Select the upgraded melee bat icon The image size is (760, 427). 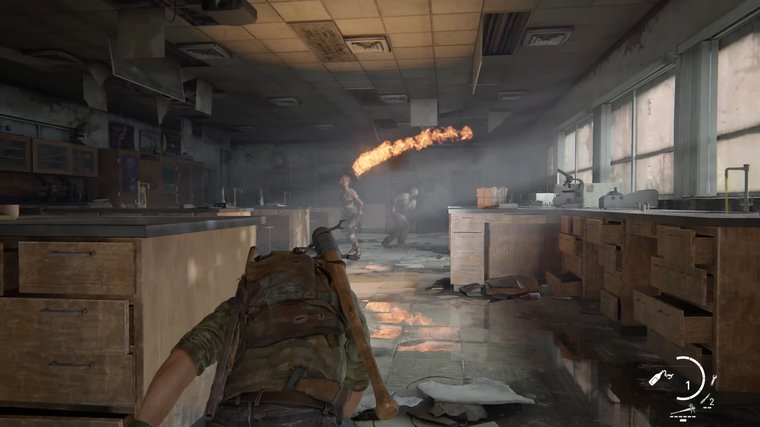point(683,409)
